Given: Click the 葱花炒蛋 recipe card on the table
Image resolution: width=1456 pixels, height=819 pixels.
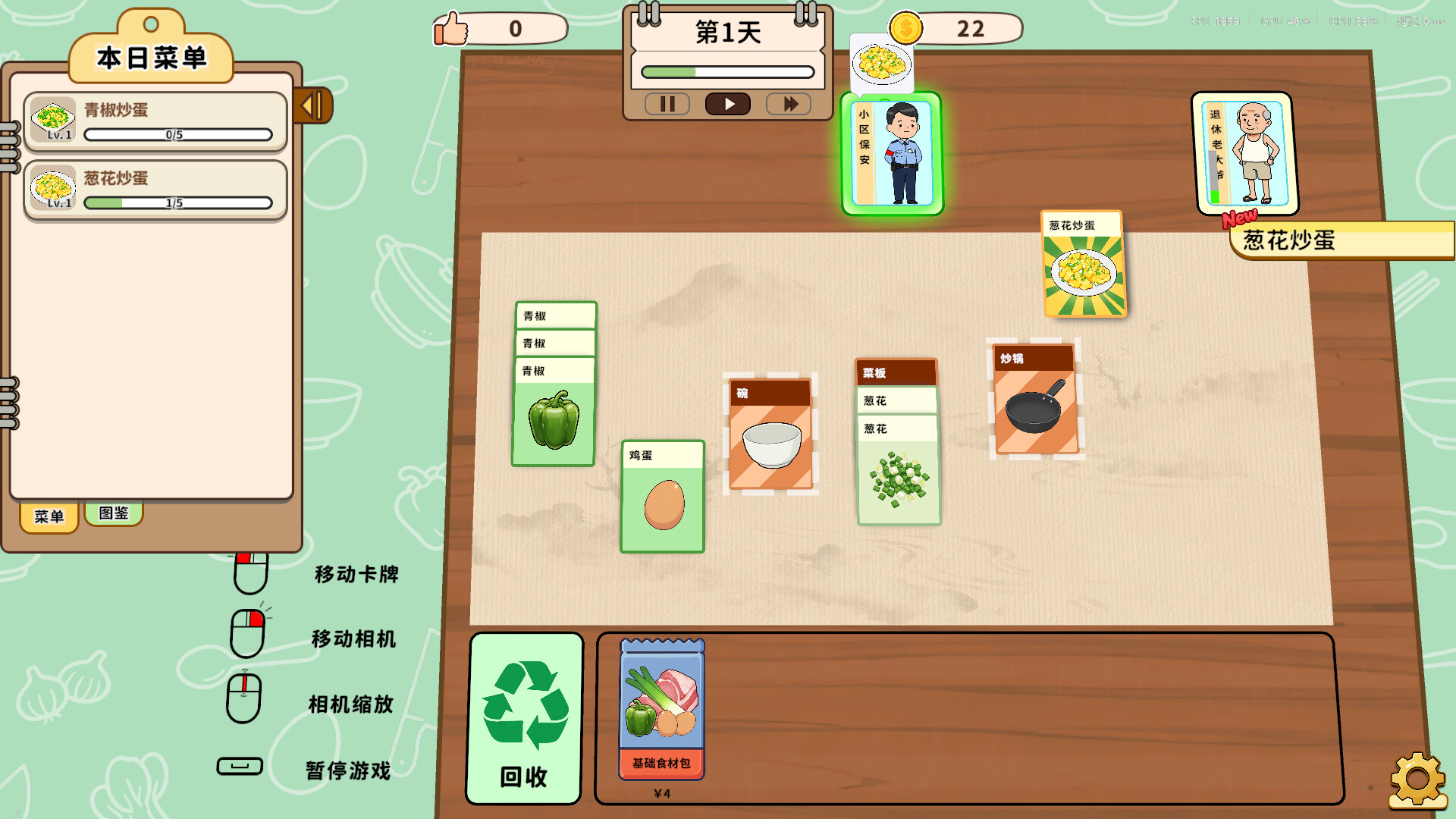Looking at the screenshot, I should pyautogui.click(x=1084, y=265).
